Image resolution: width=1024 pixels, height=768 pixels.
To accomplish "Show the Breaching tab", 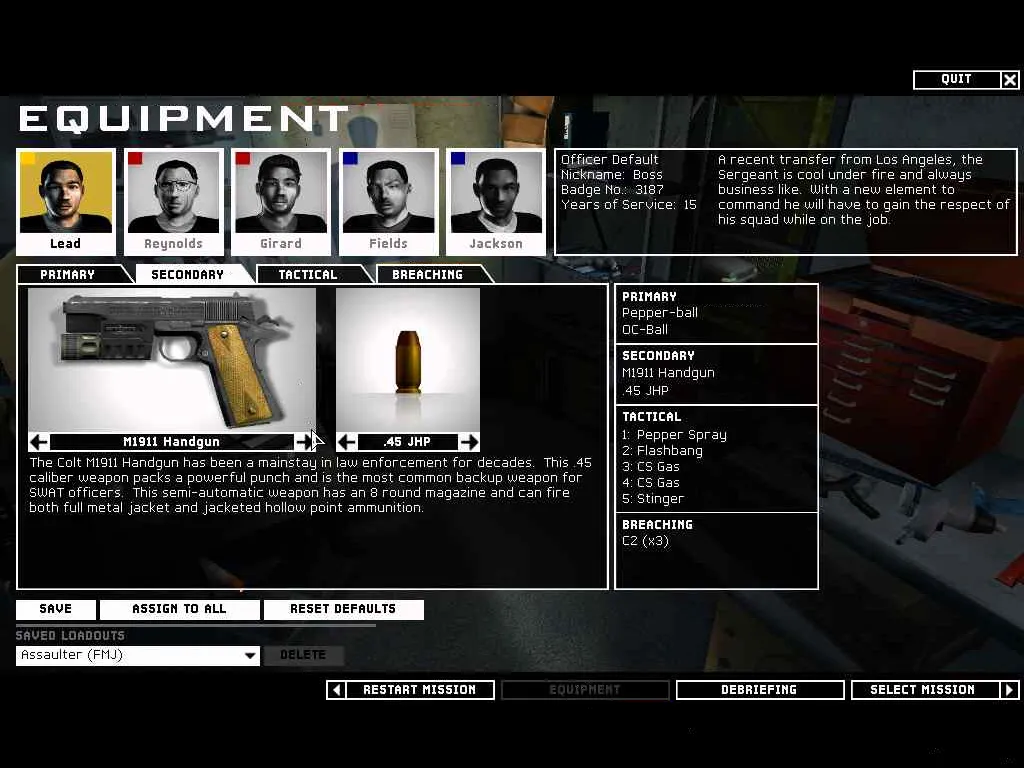I will pos(427,275).
